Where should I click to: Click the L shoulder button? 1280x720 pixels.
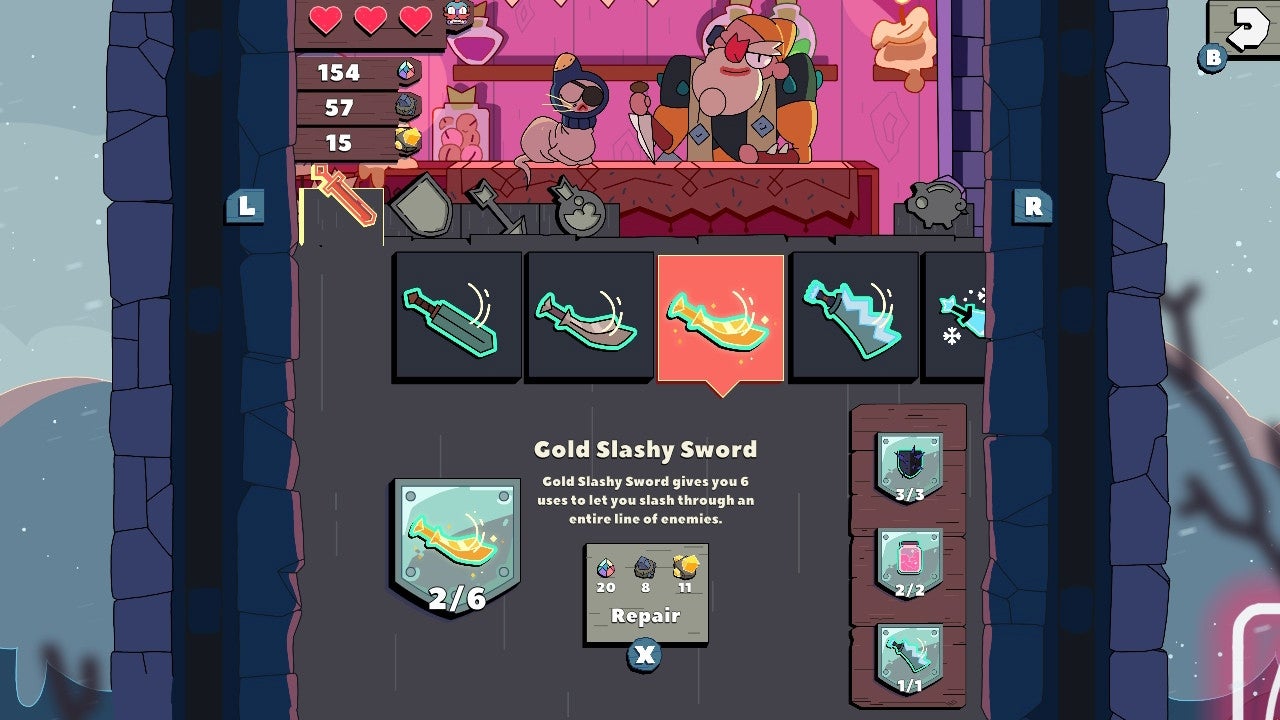[x=246, y=207]
